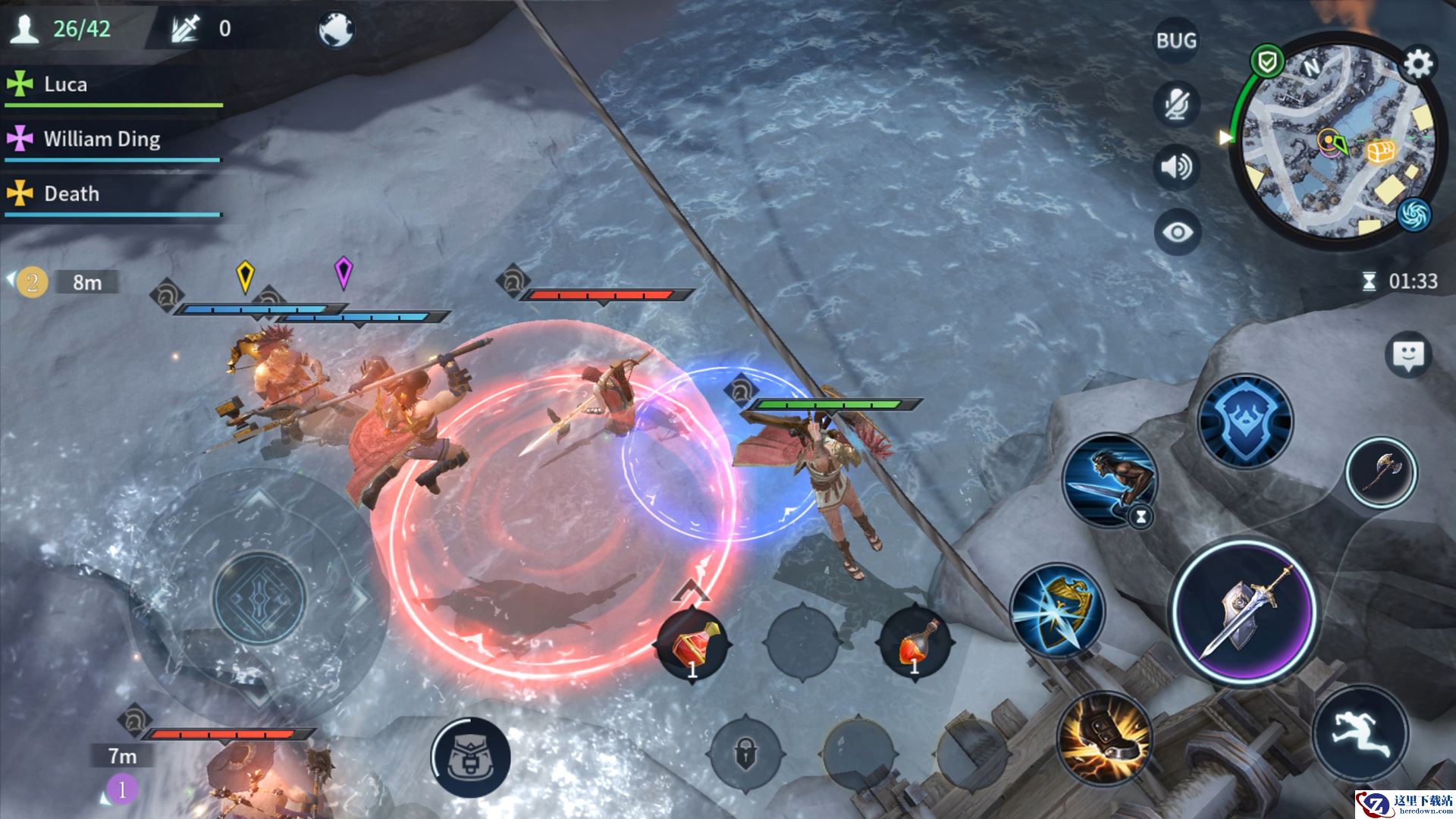Switch to the axe weapon slot
This screenshot has height=819, width=1456.
pyautogui.click(x=1380, y=472)
